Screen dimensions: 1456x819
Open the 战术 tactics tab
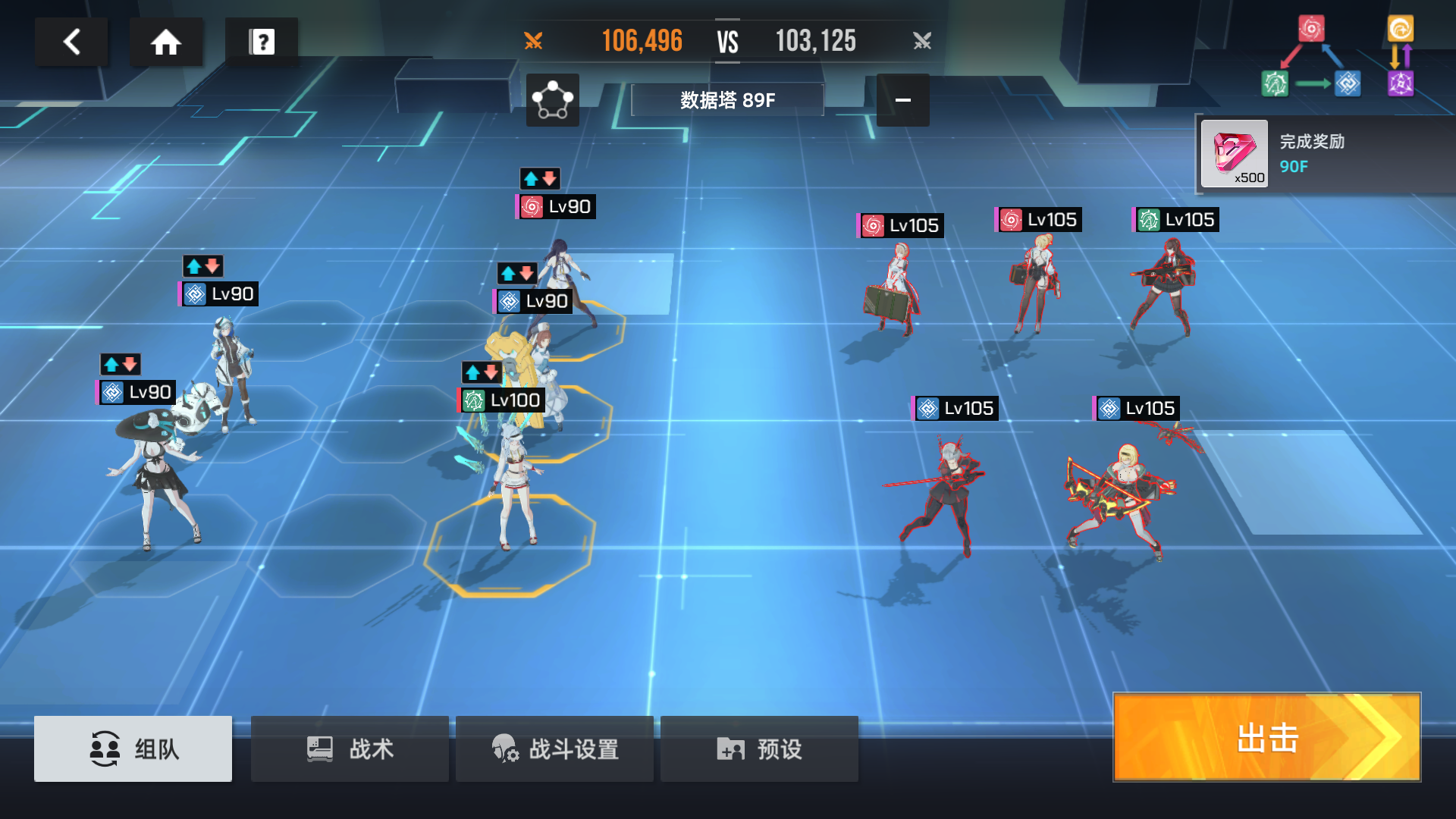[349, 749]
